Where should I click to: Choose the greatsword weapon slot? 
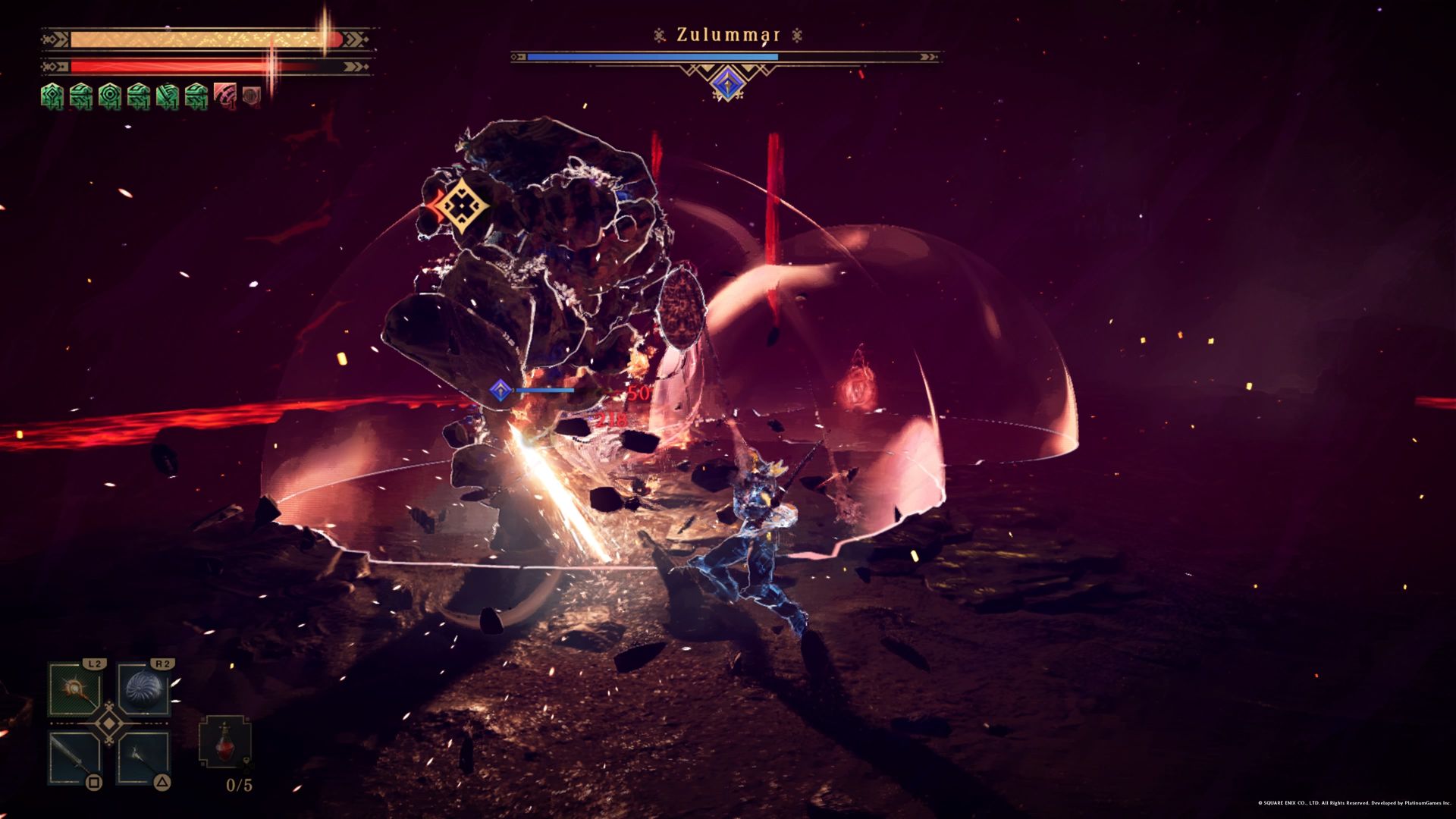pyautogui.click(x=74, y=758)
